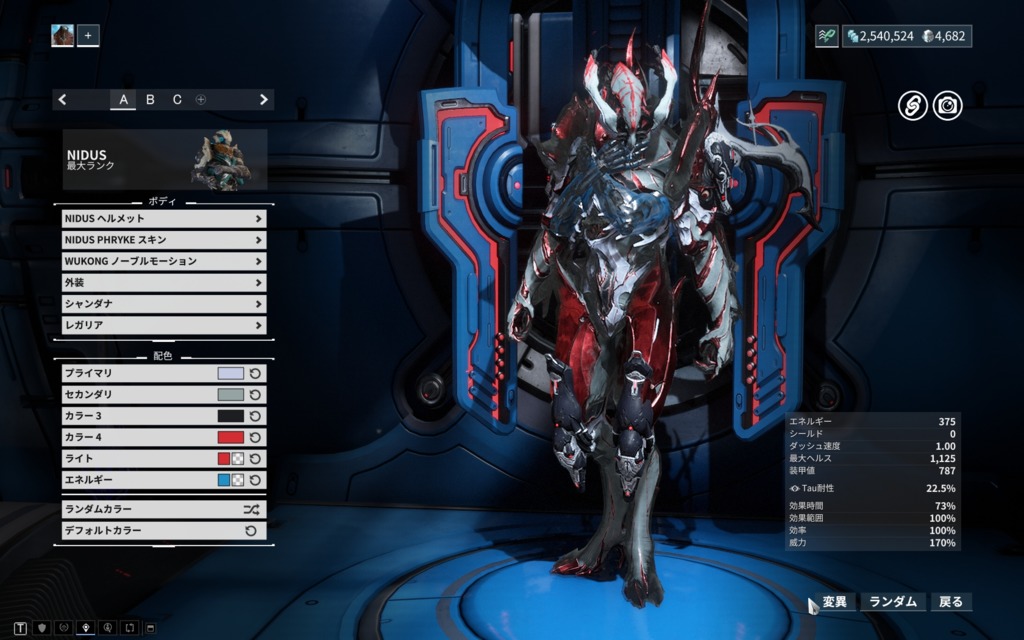Select the blue エネルギー energy color swatch
The width and height of the screenshot is (1024, 640).
click(224, 480)
